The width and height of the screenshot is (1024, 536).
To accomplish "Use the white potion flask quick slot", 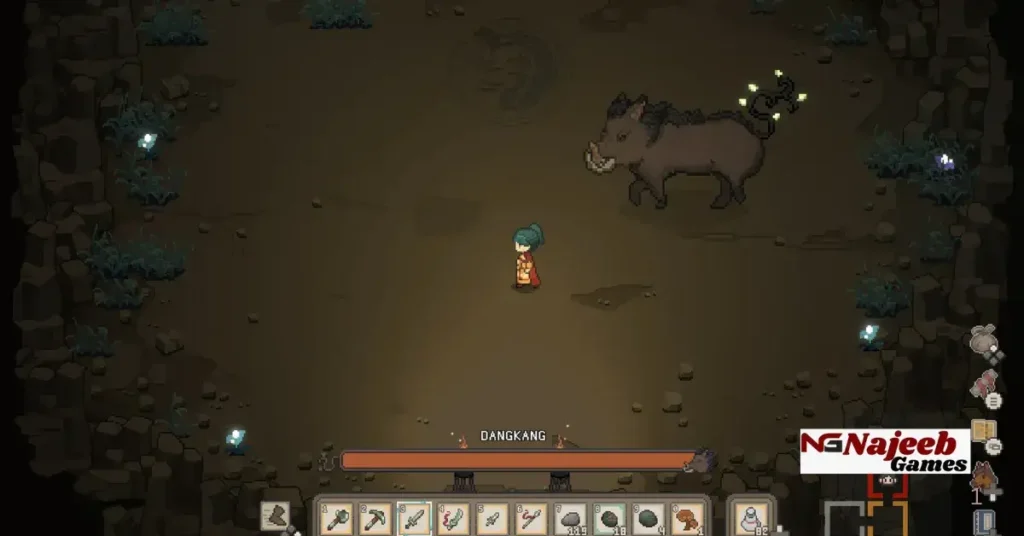I will [749, 518].
